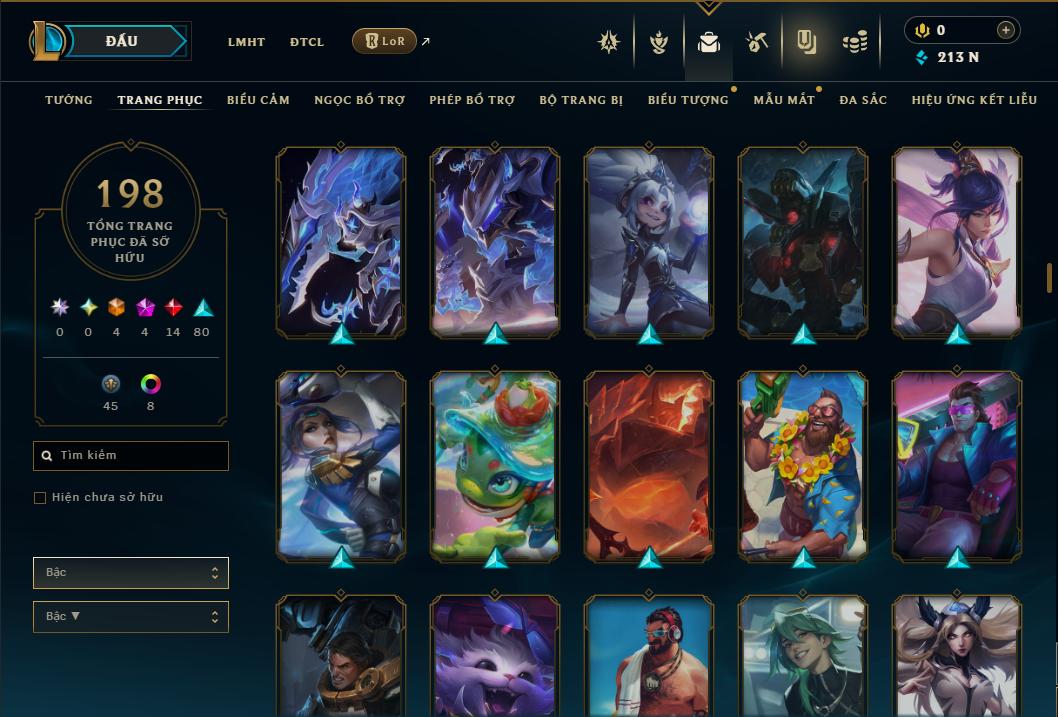Select the BỘ TRANG BỊ tab
1058x717 pixels.
pos(581,100)
